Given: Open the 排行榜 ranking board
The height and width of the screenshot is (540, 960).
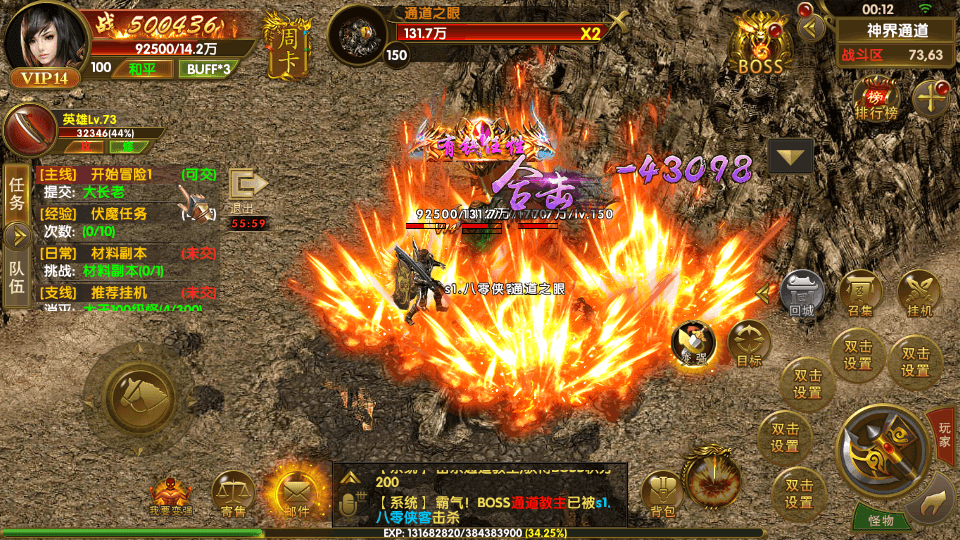Looking at the screenshot, I should [876, 101].
